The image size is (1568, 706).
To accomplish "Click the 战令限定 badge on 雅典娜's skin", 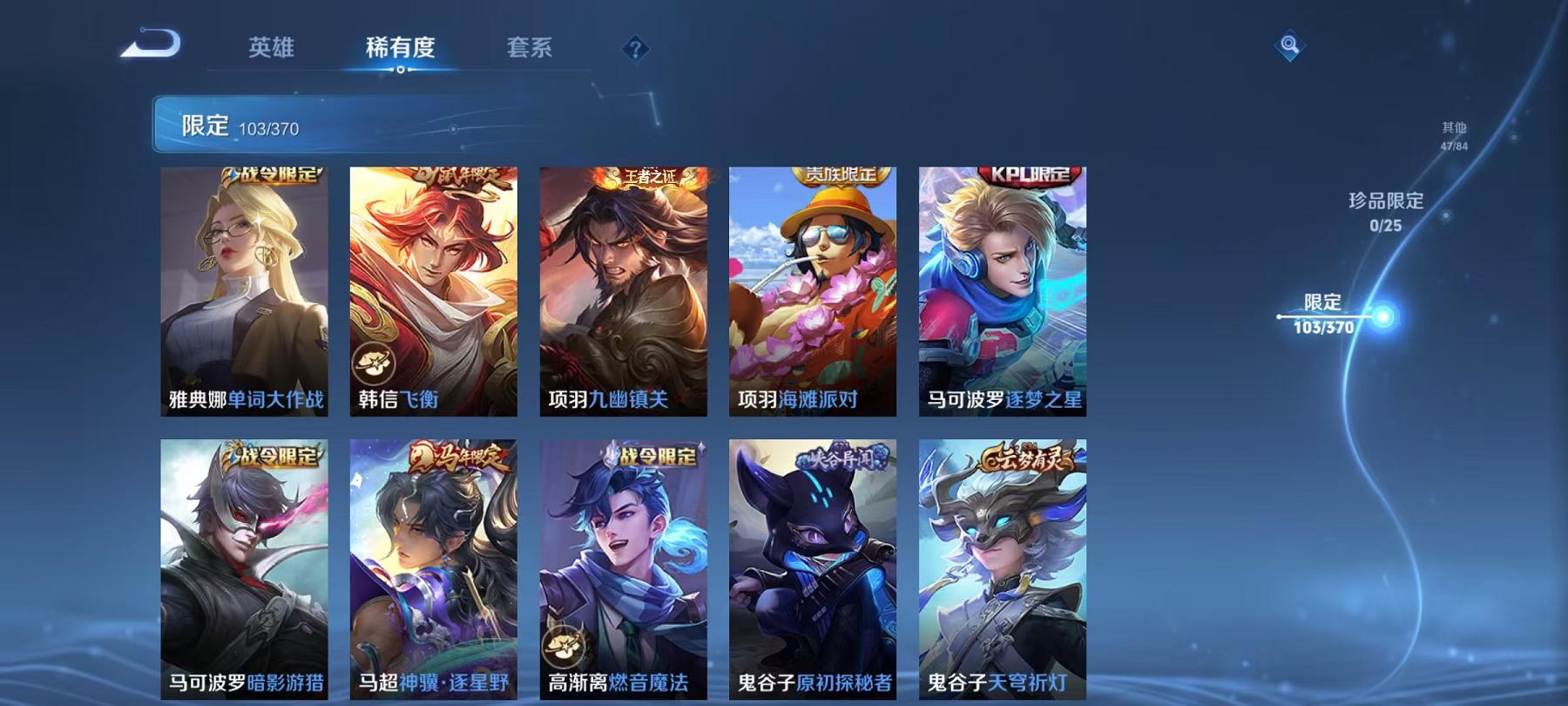I will coord(270,173).
